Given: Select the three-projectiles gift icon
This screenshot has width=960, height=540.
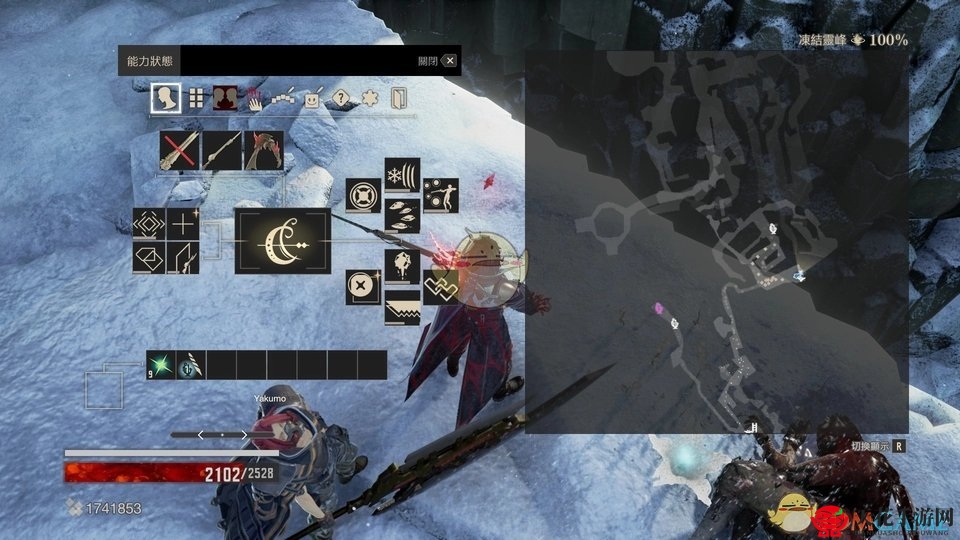Looking at the screenshot, I should pyautogui.click(x=402, y=214).
